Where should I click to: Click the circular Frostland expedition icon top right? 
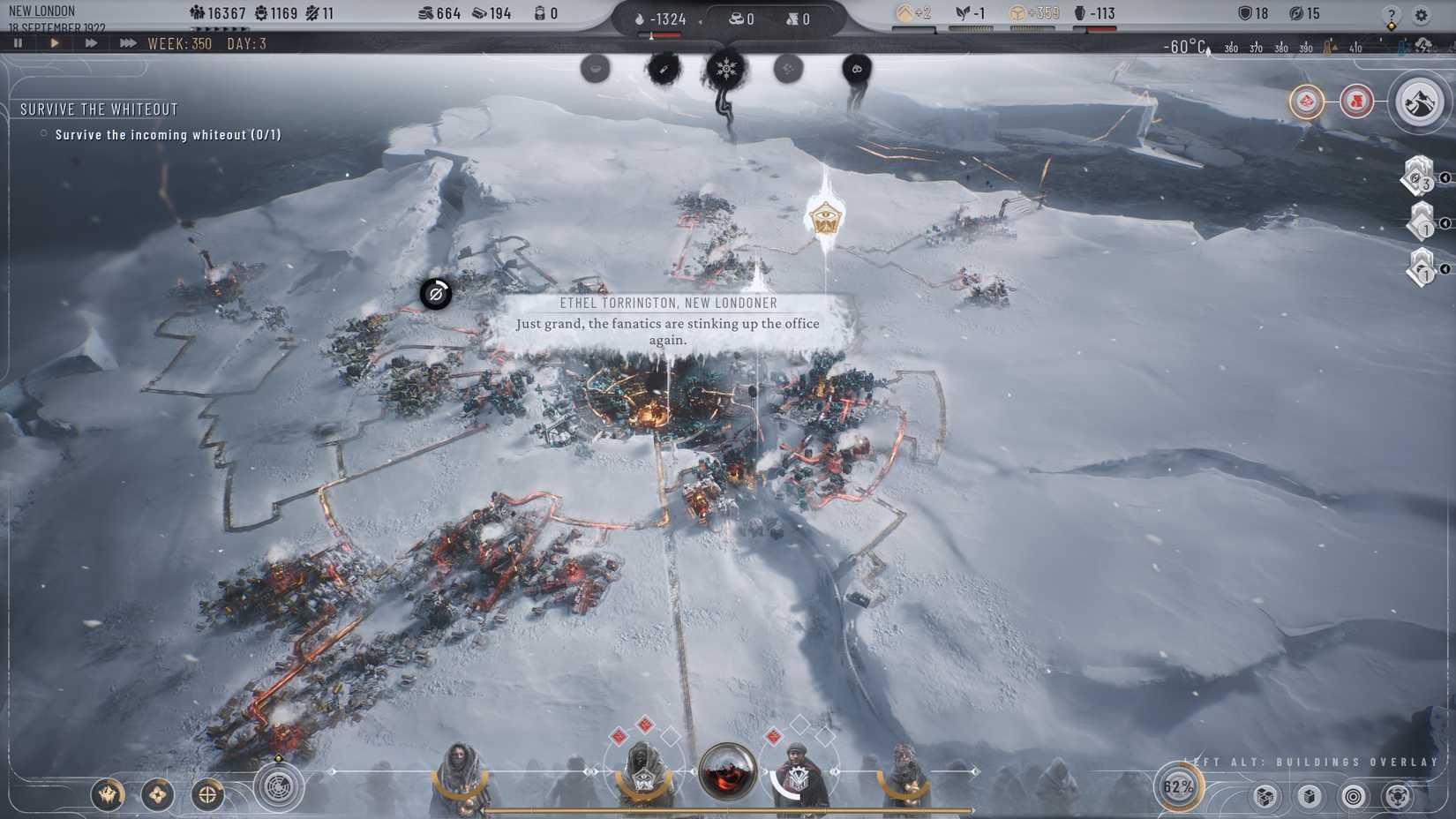coord(1418,102)
